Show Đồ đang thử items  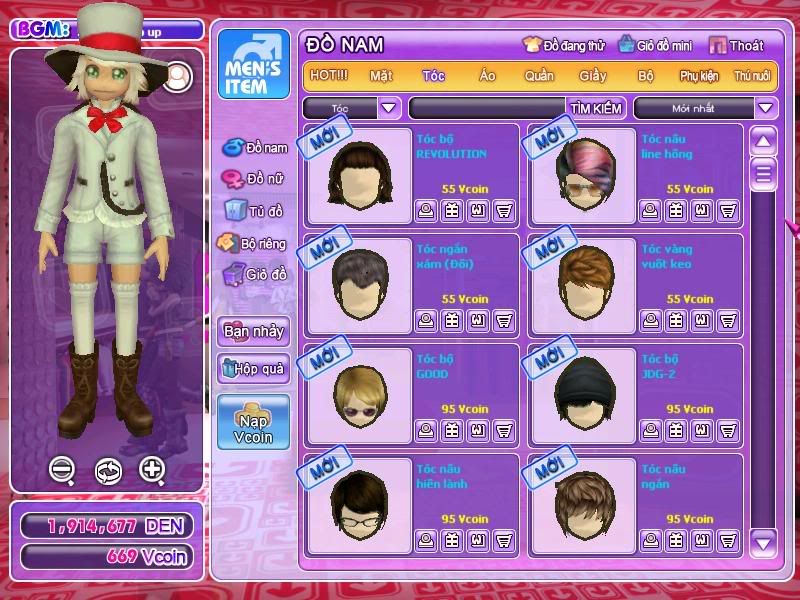(x=564, y=45)
